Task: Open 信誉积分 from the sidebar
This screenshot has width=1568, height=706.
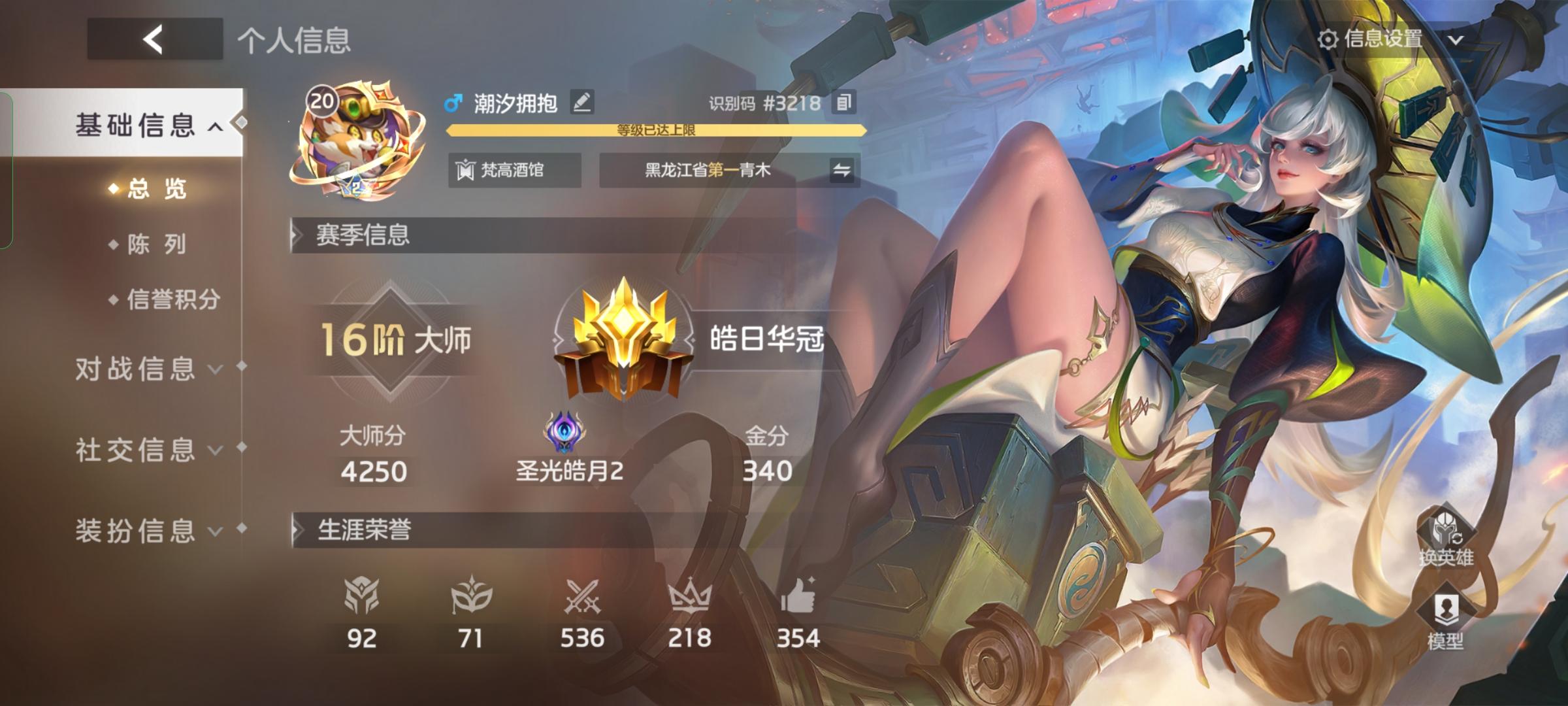Action: click(x=165, y=297)
